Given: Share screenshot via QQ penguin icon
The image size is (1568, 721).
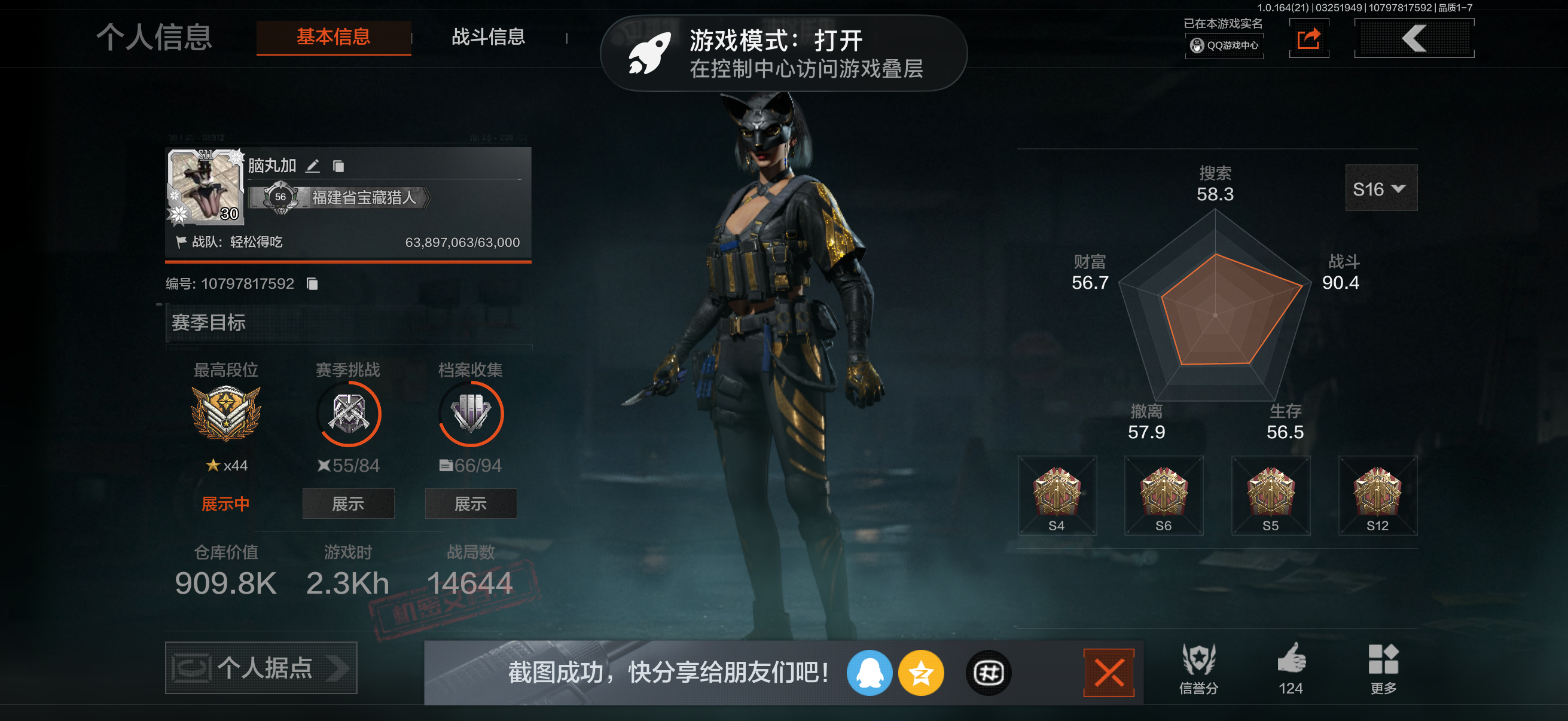Looking at the screenshot, I should (x=870, y=673).
